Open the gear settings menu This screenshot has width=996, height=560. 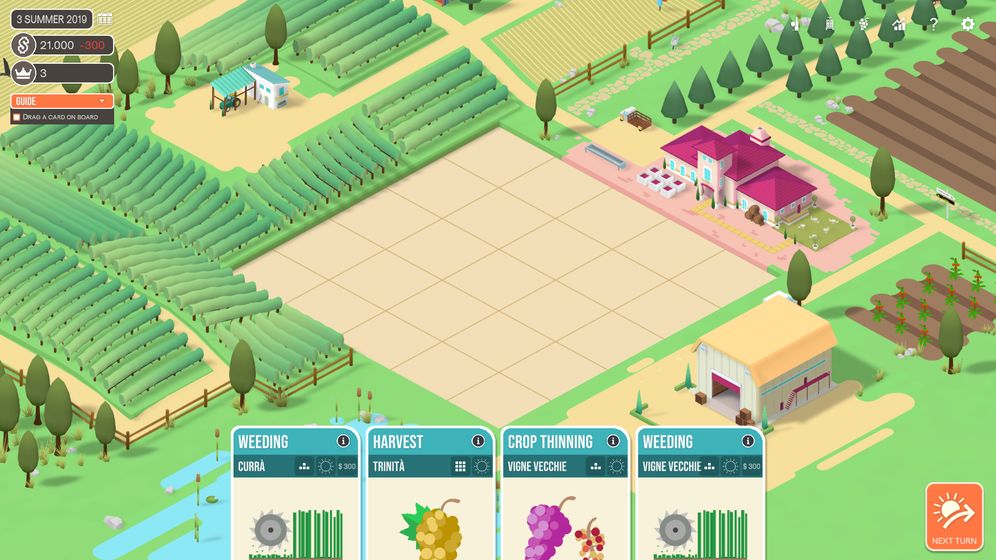coord(967,24)
